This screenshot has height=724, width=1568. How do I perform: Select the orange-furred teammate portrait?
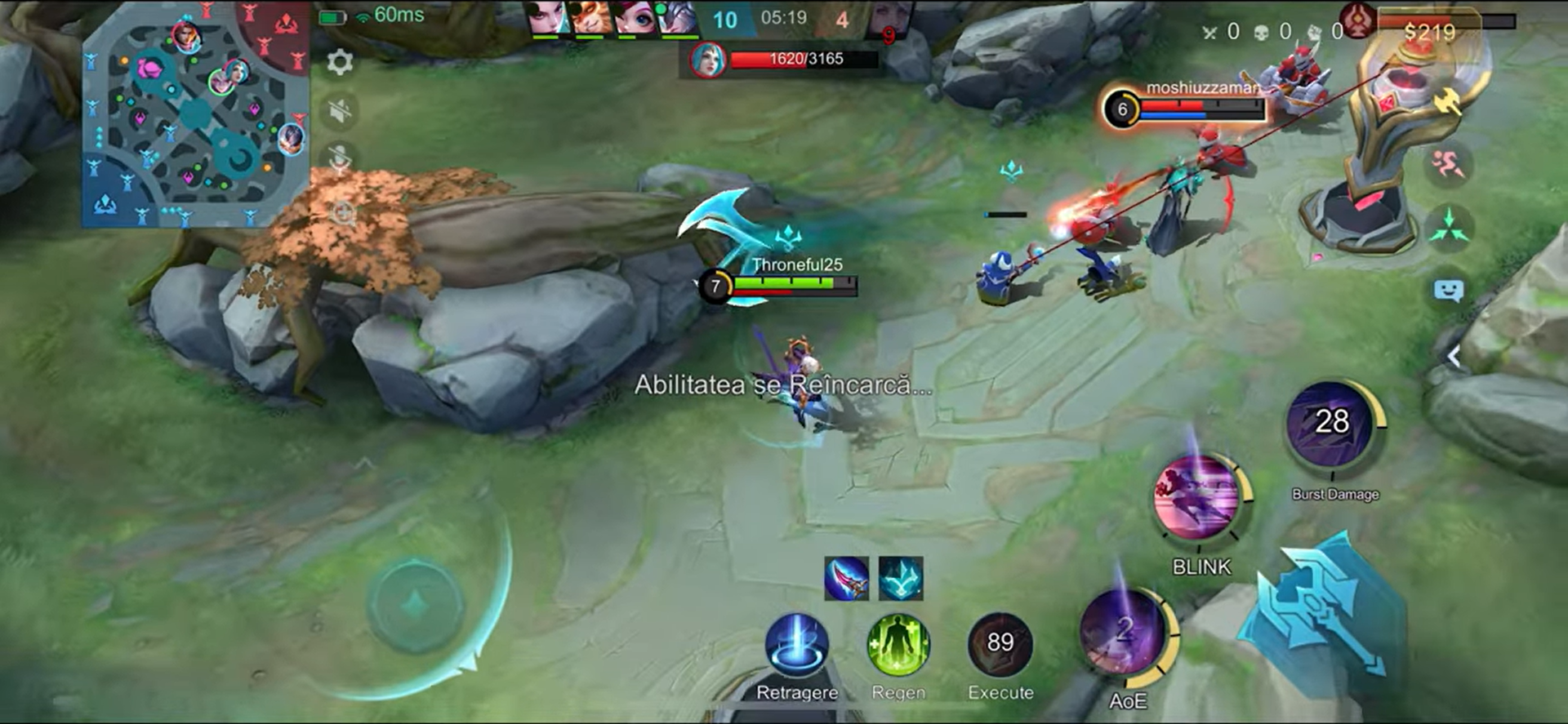tap(591, 18)
